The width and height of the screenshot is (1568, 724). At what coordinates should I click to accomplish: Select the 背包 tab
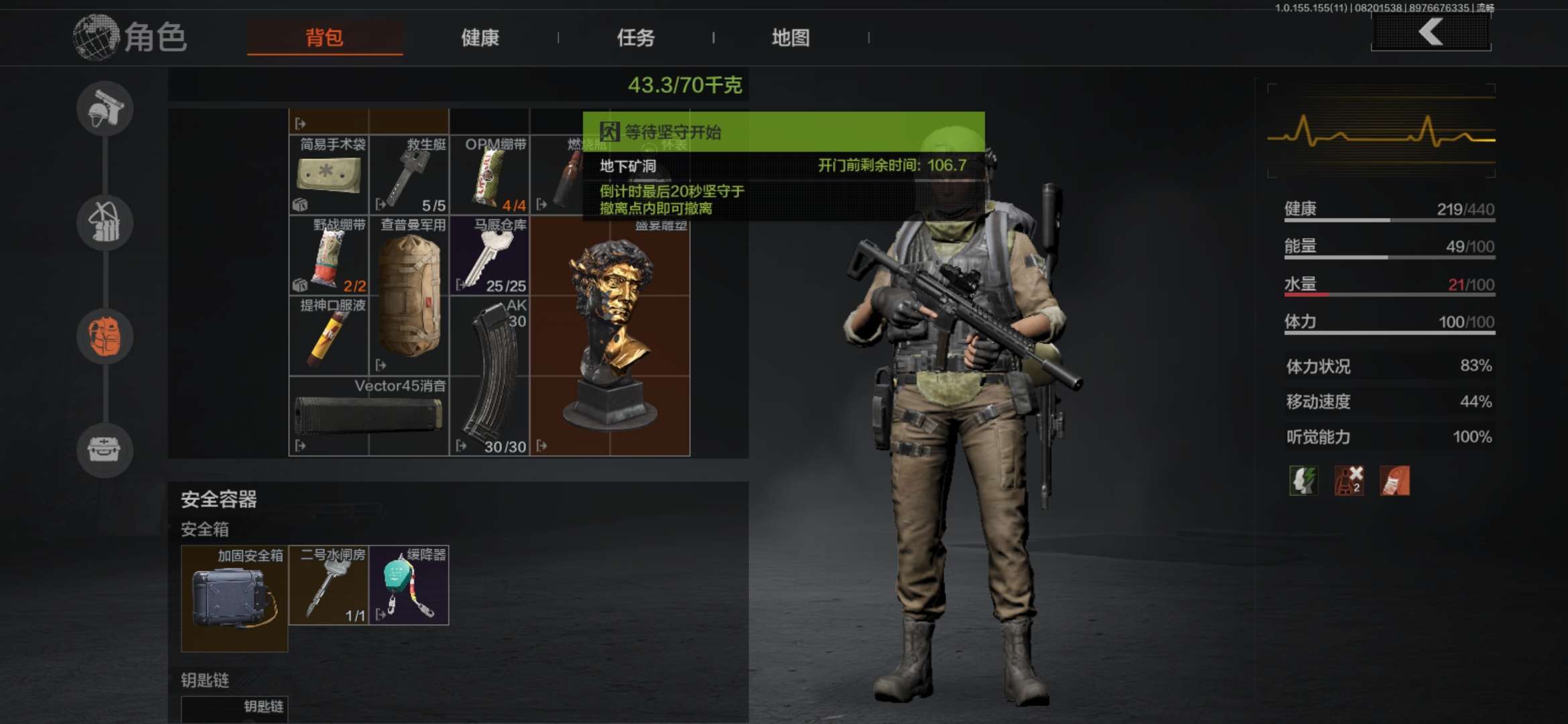point(324,38)
